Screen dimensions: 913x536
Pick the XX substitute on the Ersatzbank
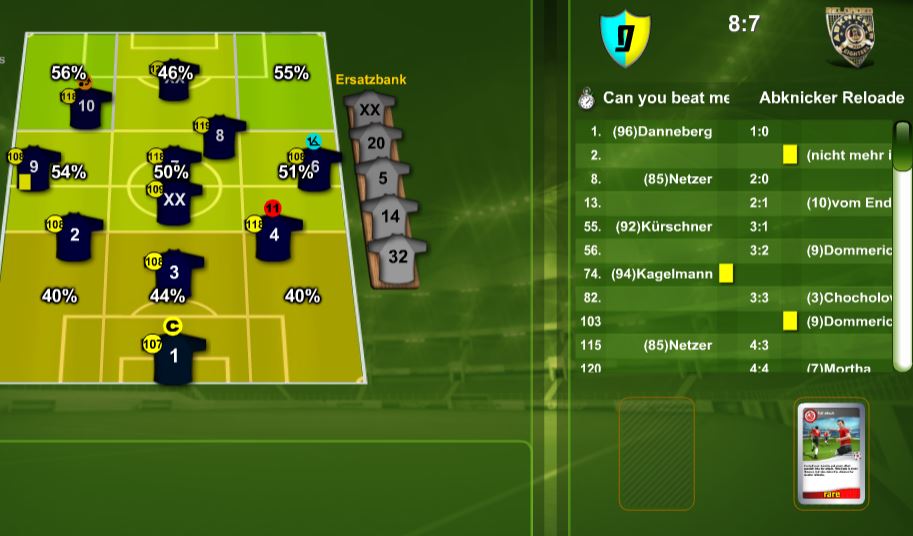pyautogui.click(x=369, y=111)
